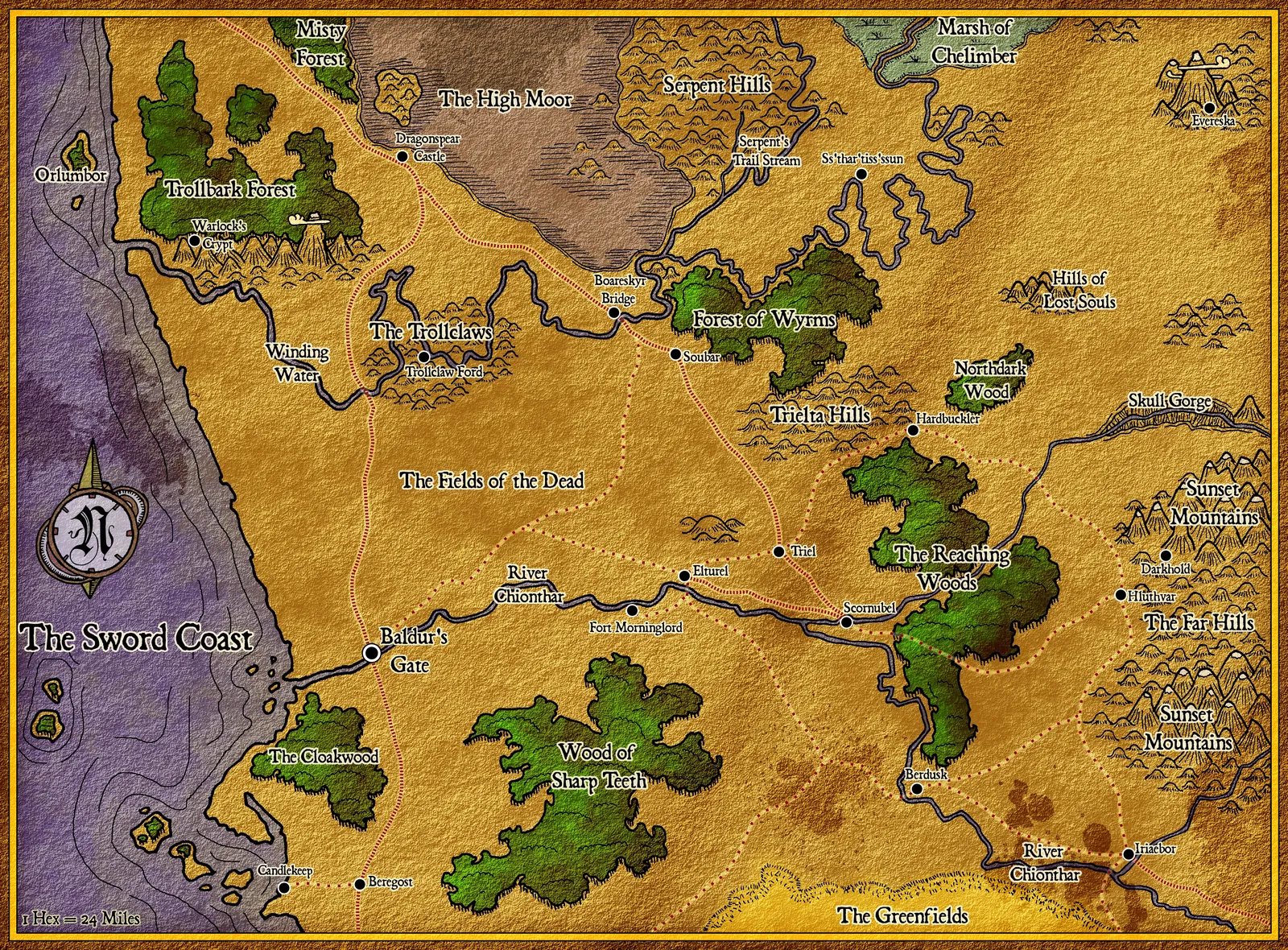Screen dimensions: 1288x950
Task: Pick the Warlock's Crypt marker
Action: pos(194,240)
